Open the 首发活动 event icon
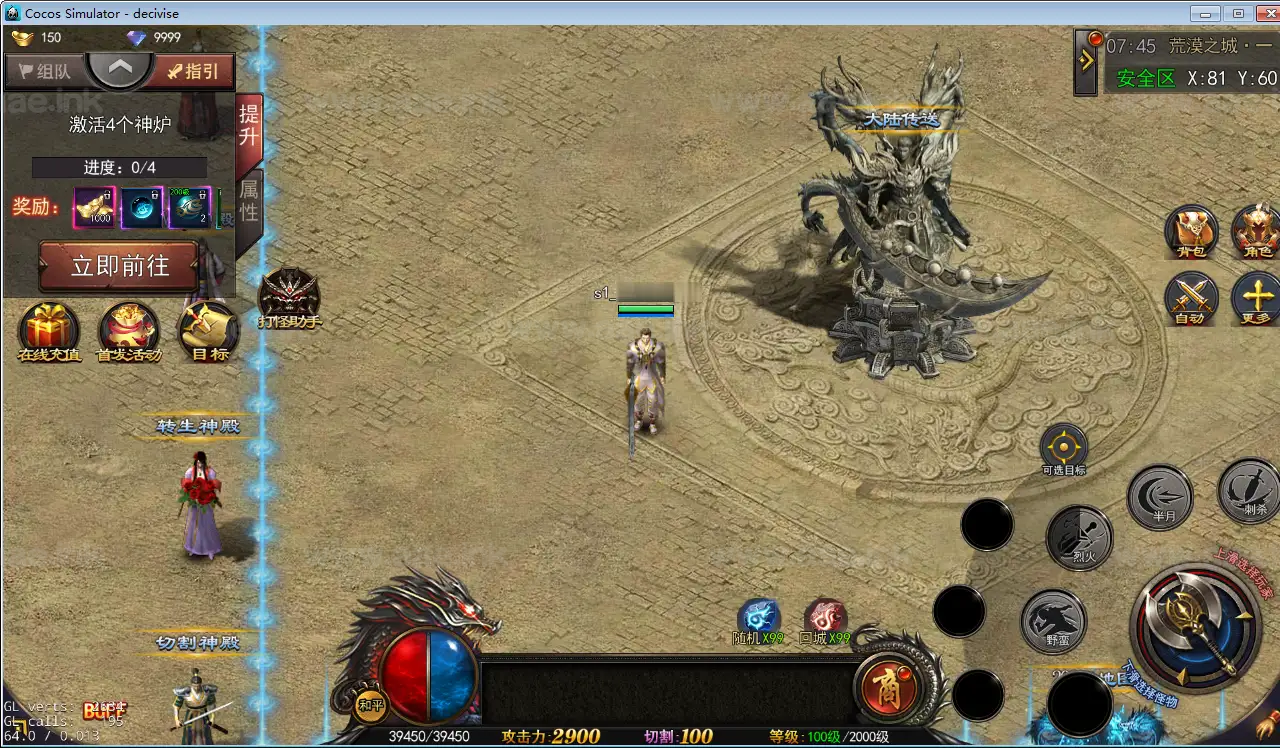The width and height of the screenshot is (1280, 748). [128, 330]
